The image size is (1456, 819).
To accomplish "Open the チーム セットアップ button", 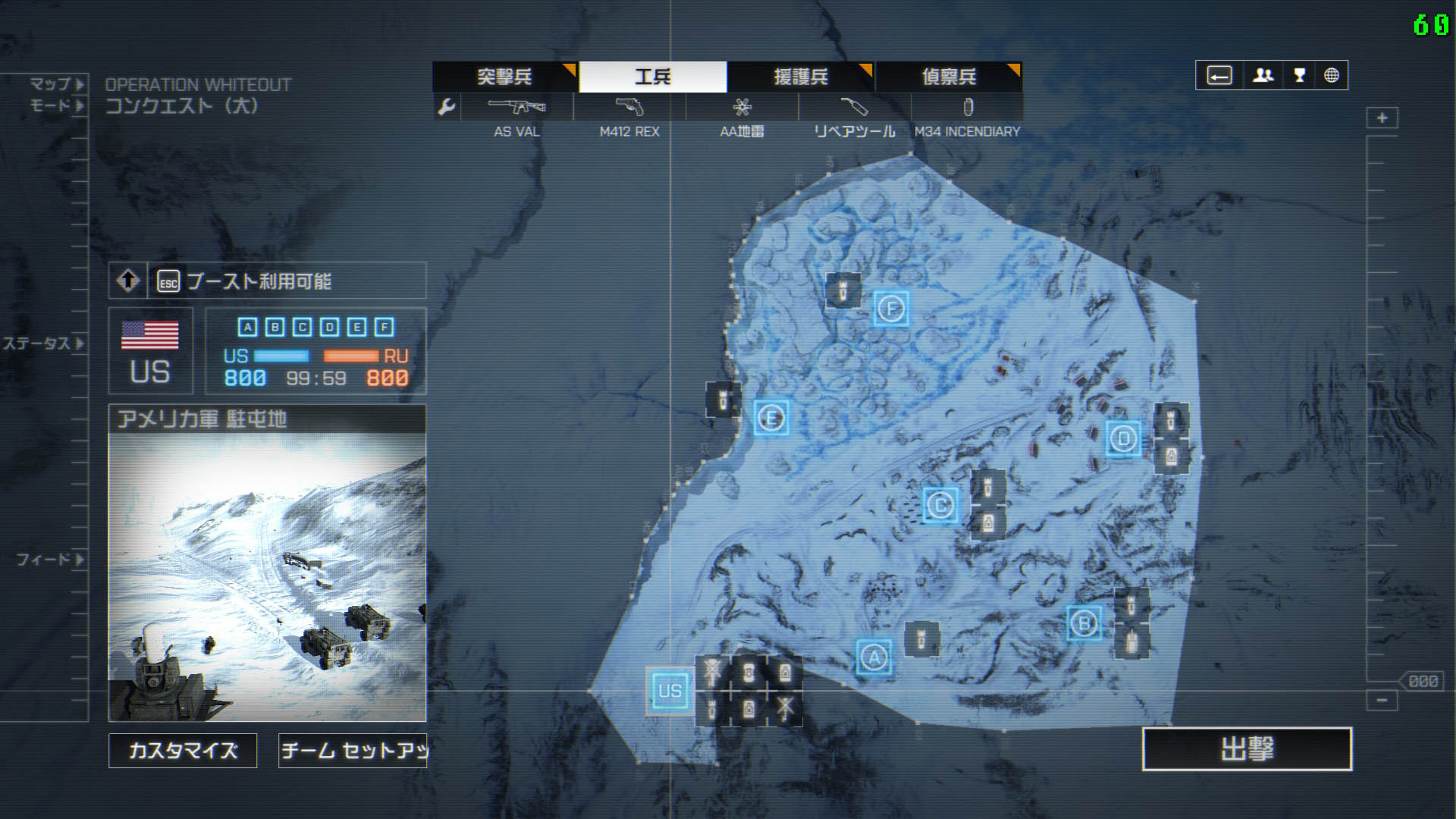I will click(x=353, y=751).
